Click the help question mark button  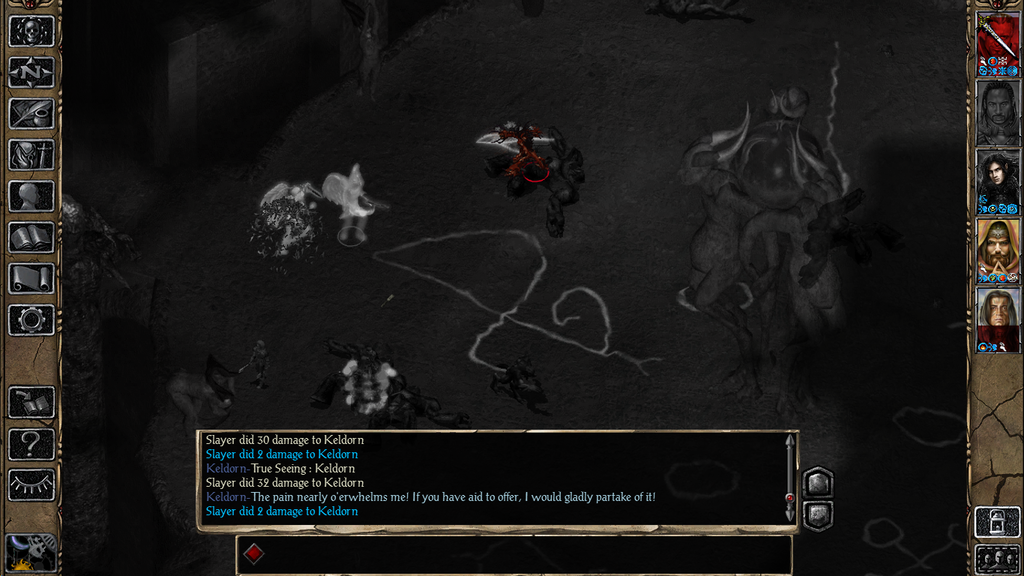tap(31, 443)
